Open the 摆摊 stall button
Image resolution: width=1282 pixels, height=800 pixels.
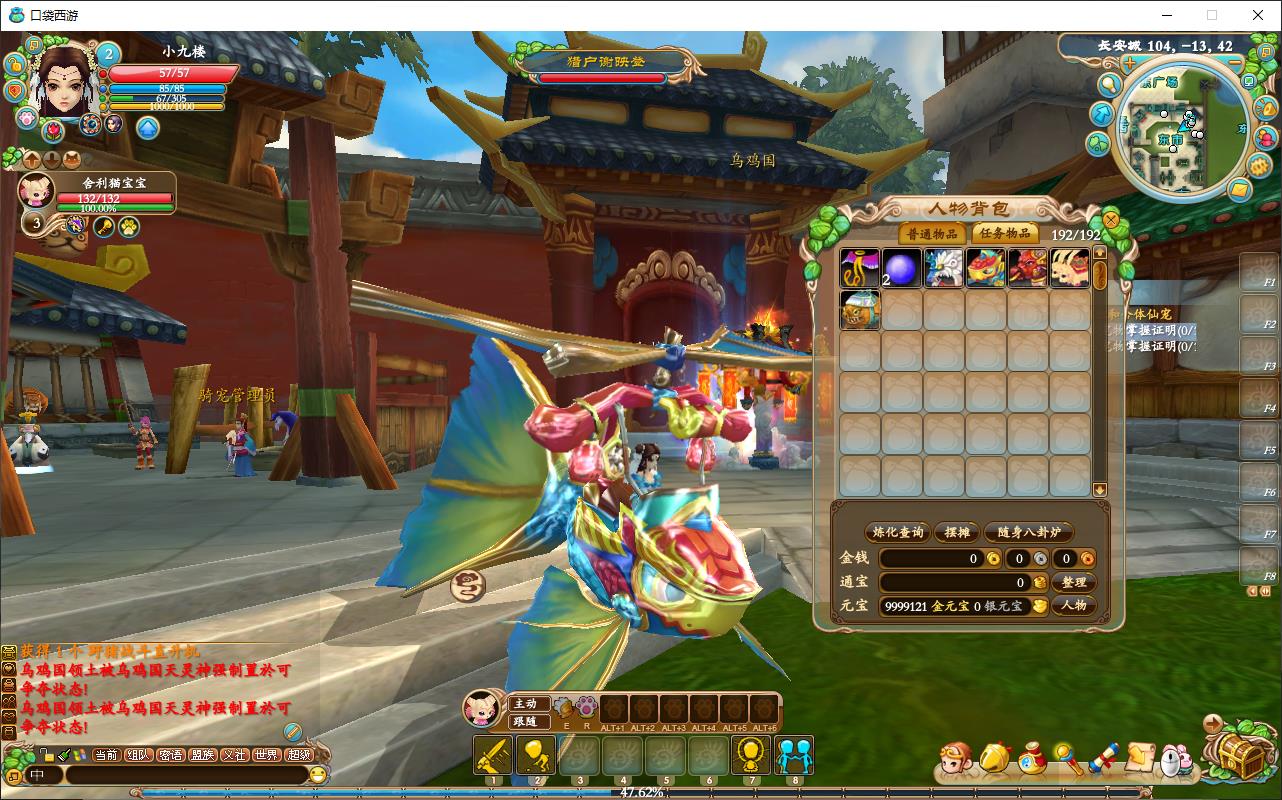tap(957, 532)
